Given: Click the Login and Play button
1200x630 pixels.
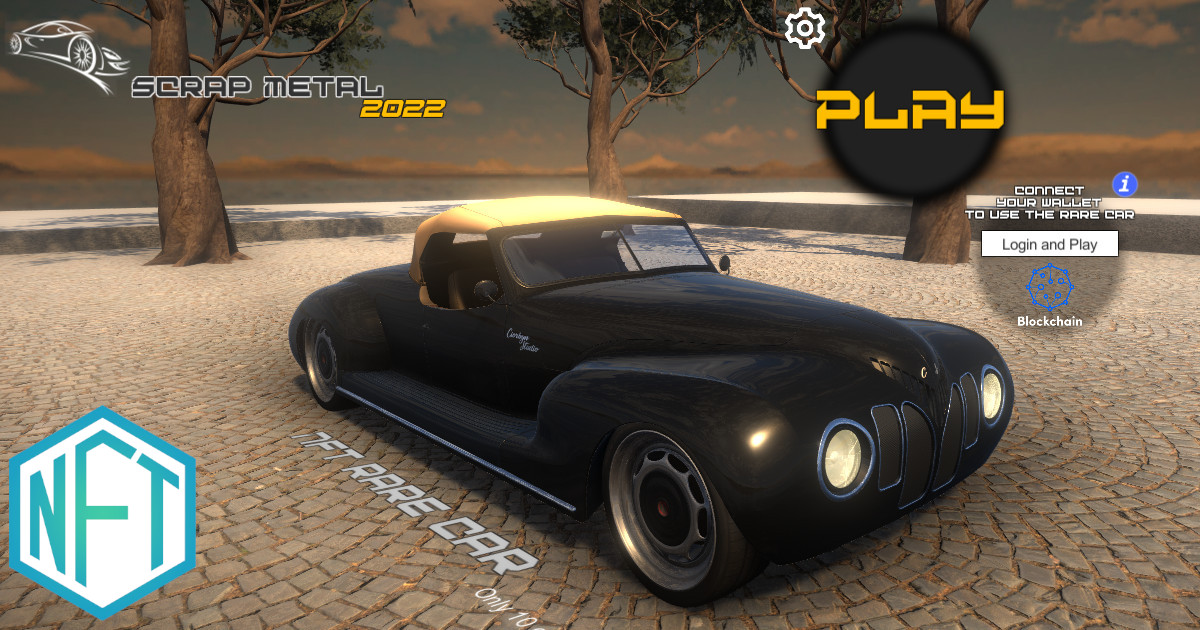Looking at the screenshot, I should (1049, 244).
